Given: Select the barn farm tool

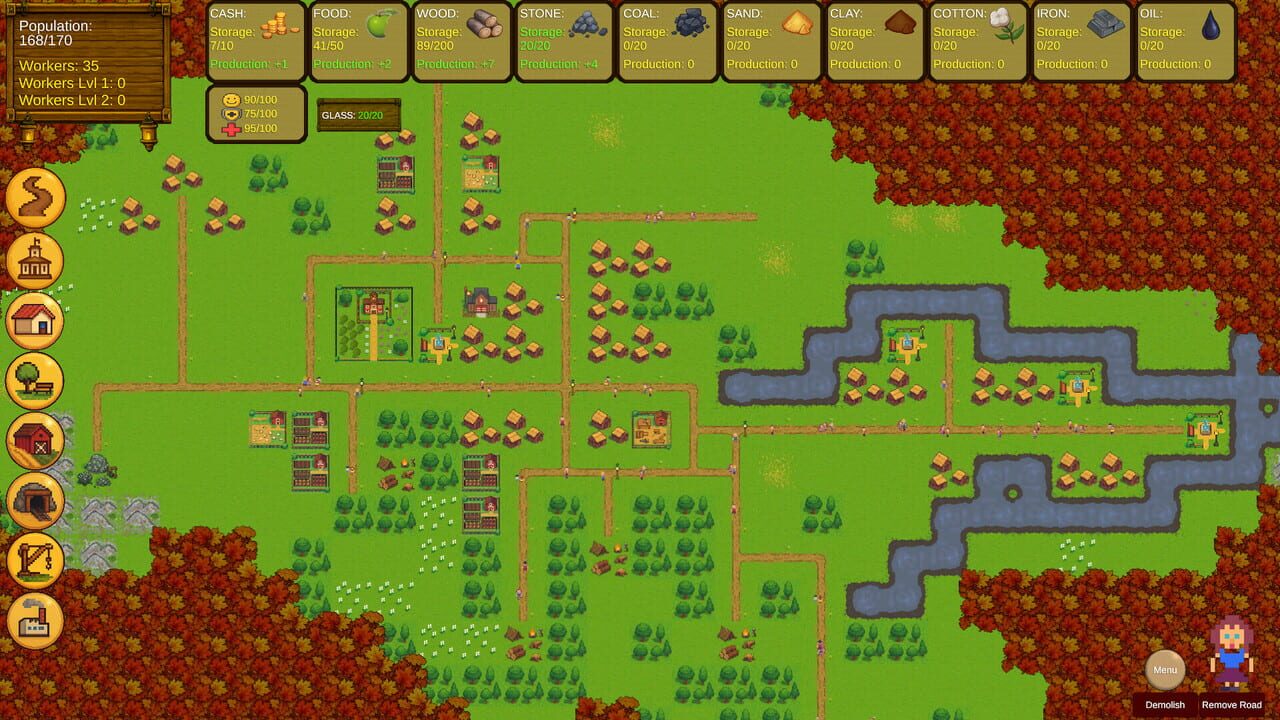Looking at the screenshot, I should 35,441.
